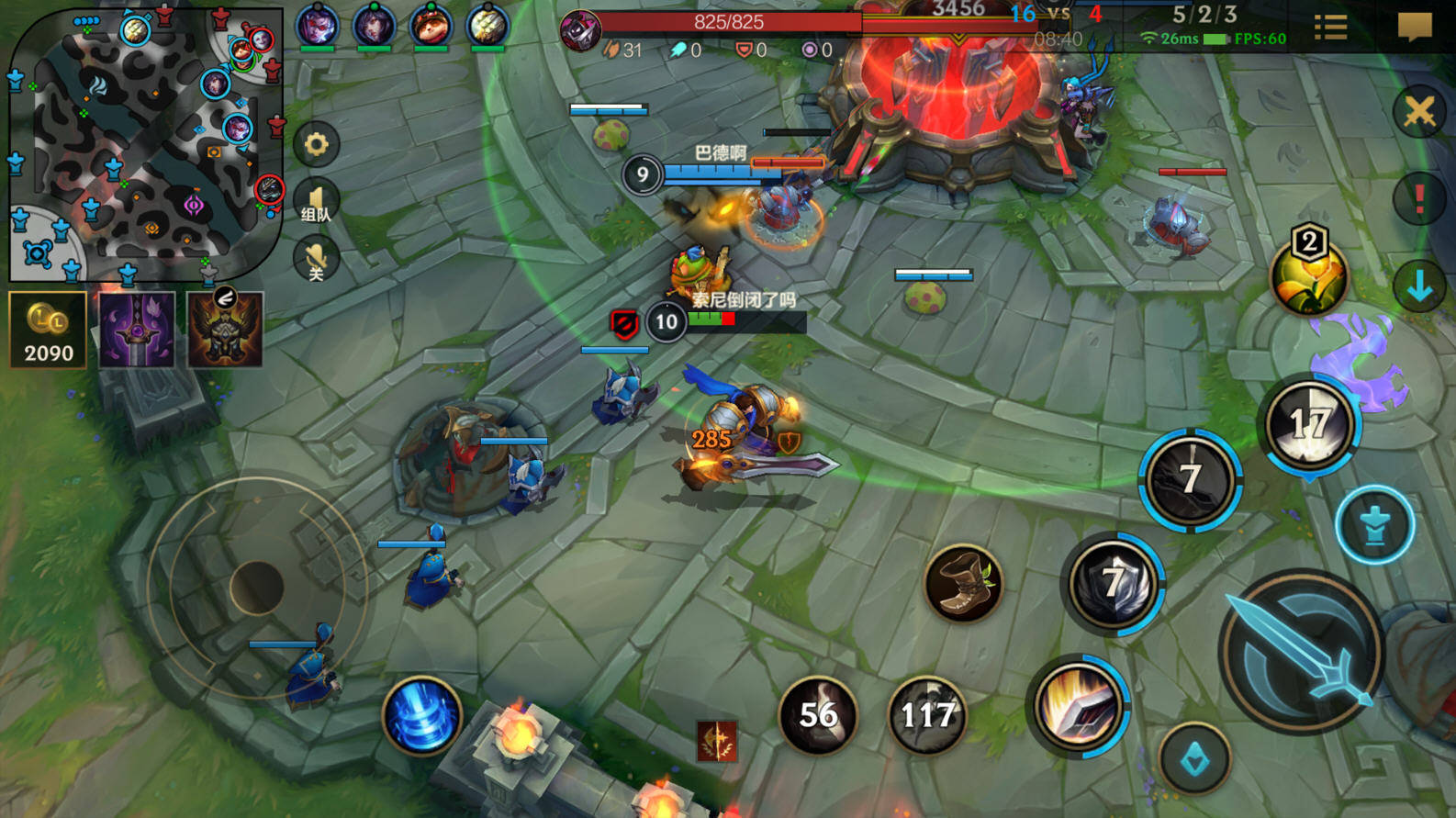Buy the suggested purple sword item
Image resolution: width=1456 pixels, height=818 pixels.
click(x=137, y=331)
